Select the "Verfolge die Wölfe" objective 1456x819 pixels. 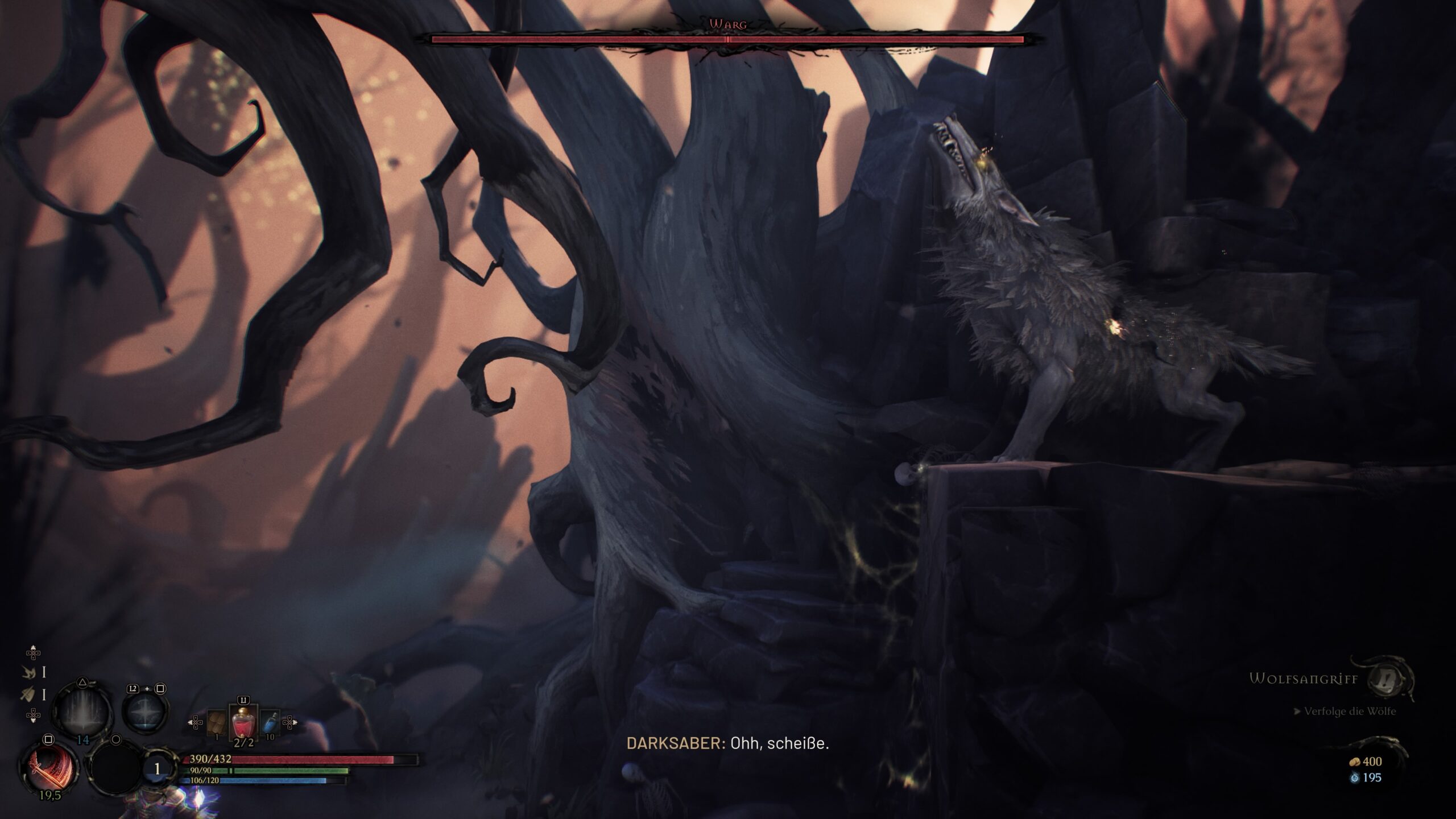point(1349,712)
